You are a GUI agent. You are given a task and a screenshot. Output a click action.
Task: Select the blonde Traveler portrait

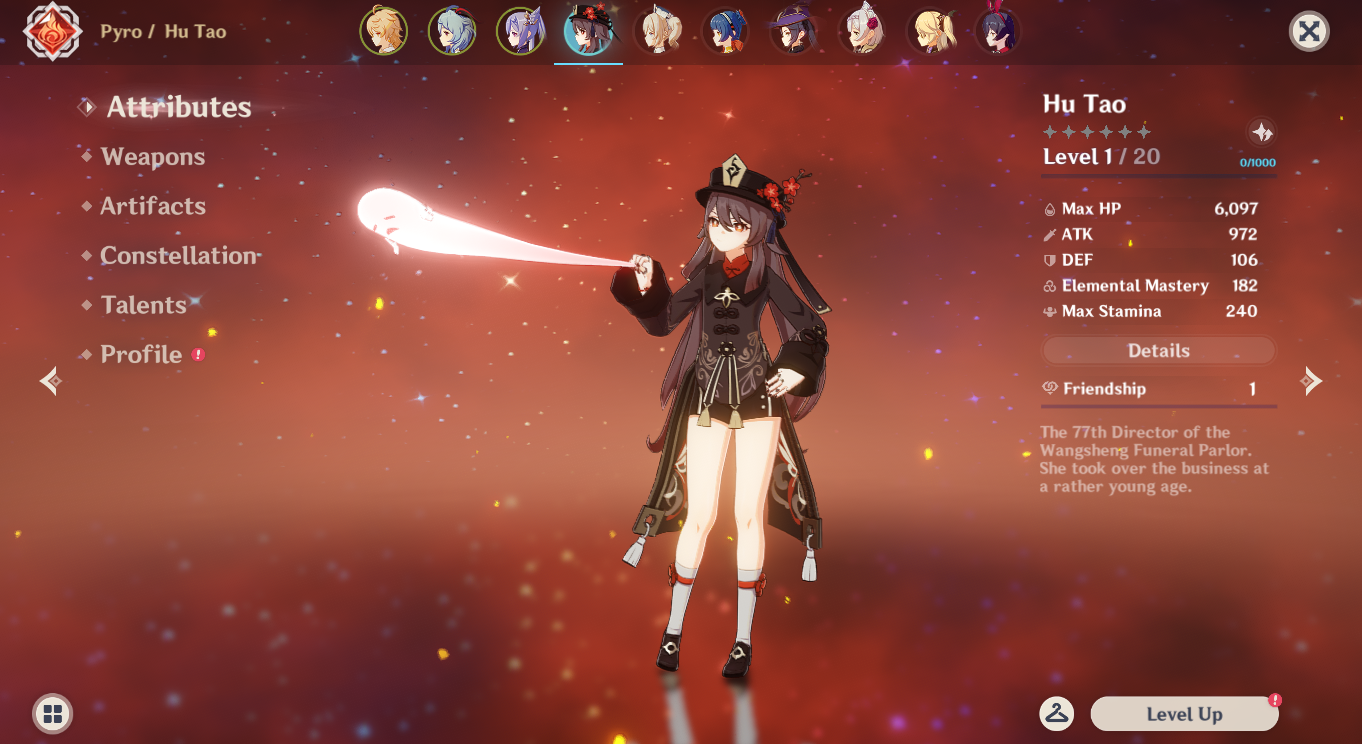[x=384, y=31]
